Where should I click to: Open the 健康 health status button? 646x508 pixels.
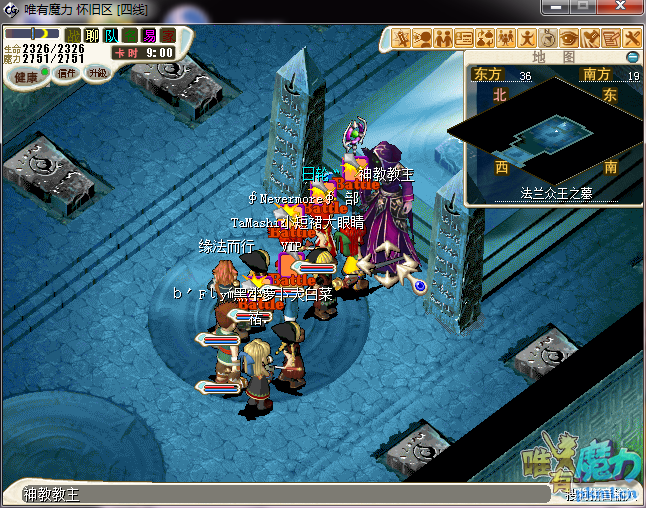tap(26, 77)
